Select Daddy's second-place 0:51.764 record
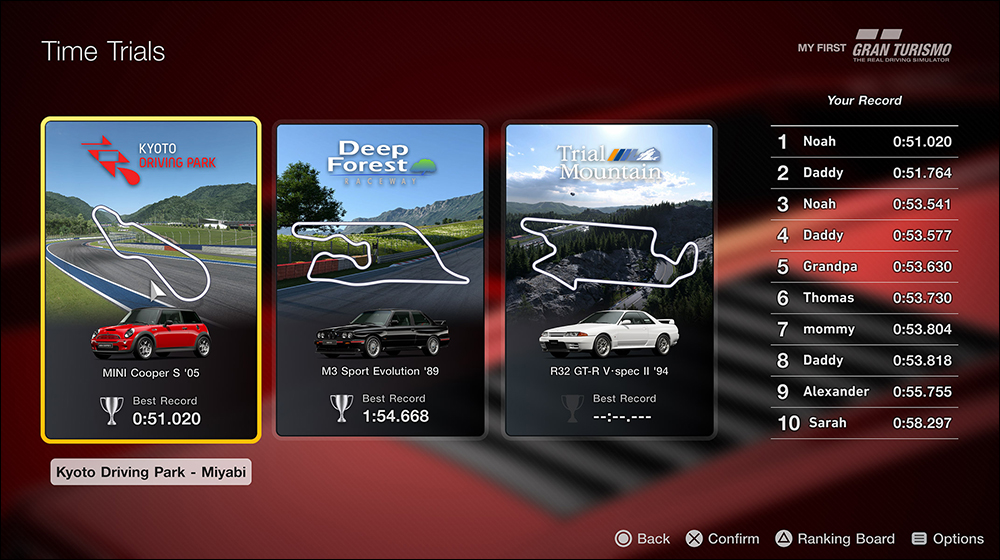Viewport: 1000px width, 560px height. click(864, 173)
